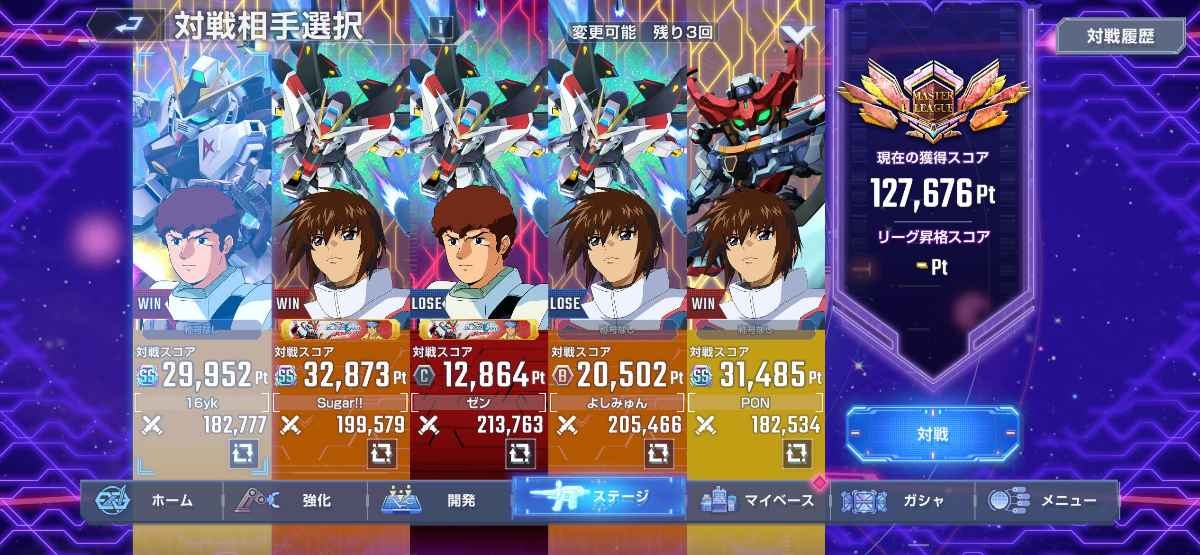Open the 開発 development tab

pos(440,500)
